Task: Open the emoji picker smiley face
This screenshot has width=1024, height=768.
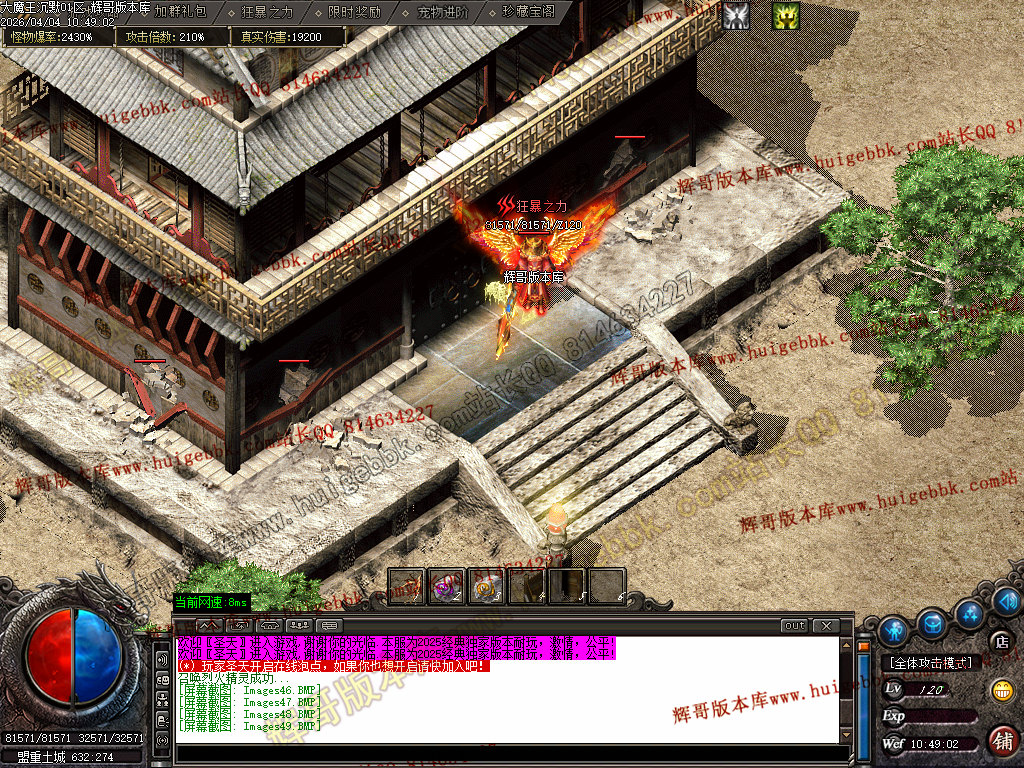Action: click(1001, 689)
